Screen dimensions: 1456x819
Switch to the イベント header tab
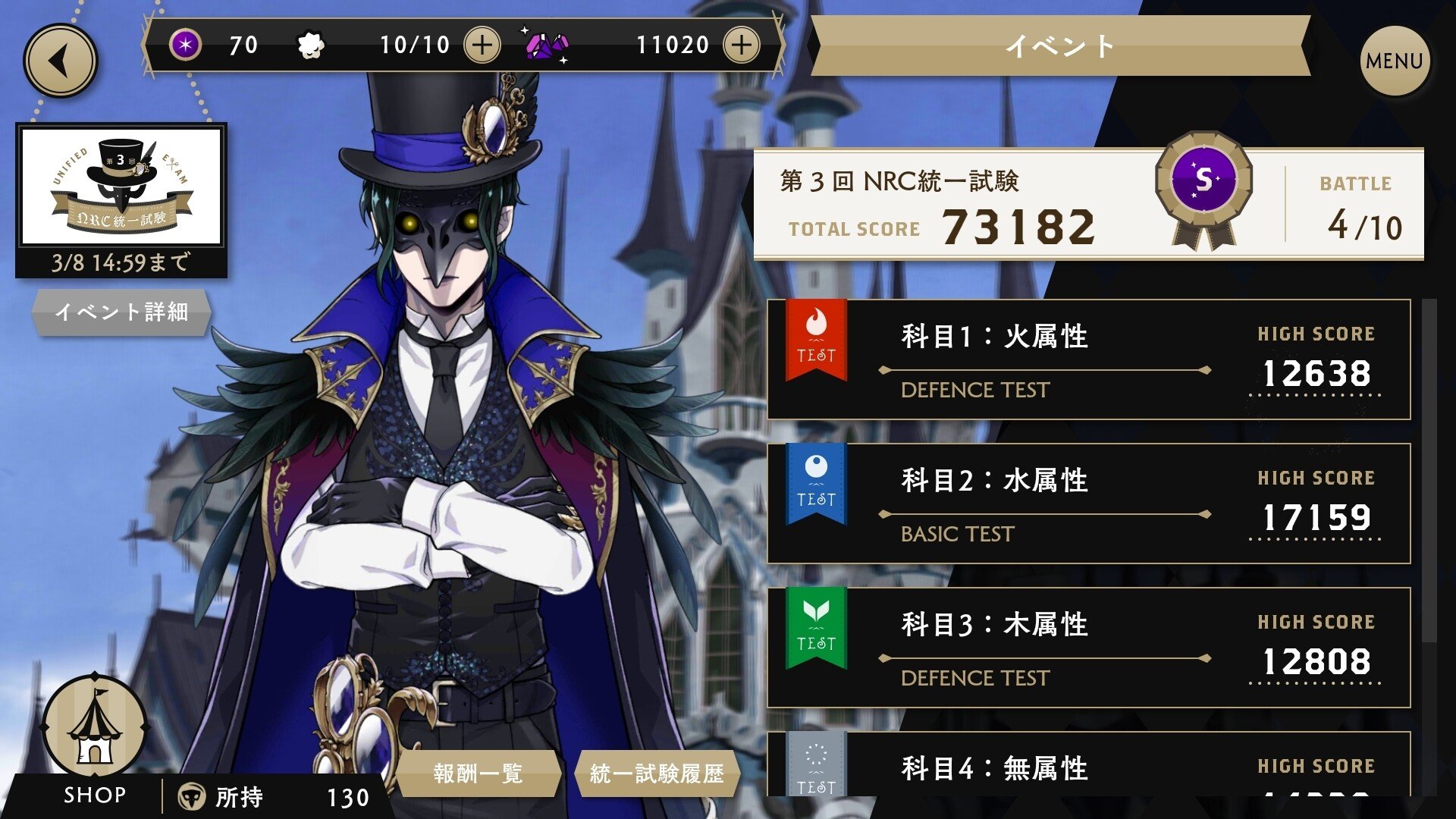[1058, 47]
